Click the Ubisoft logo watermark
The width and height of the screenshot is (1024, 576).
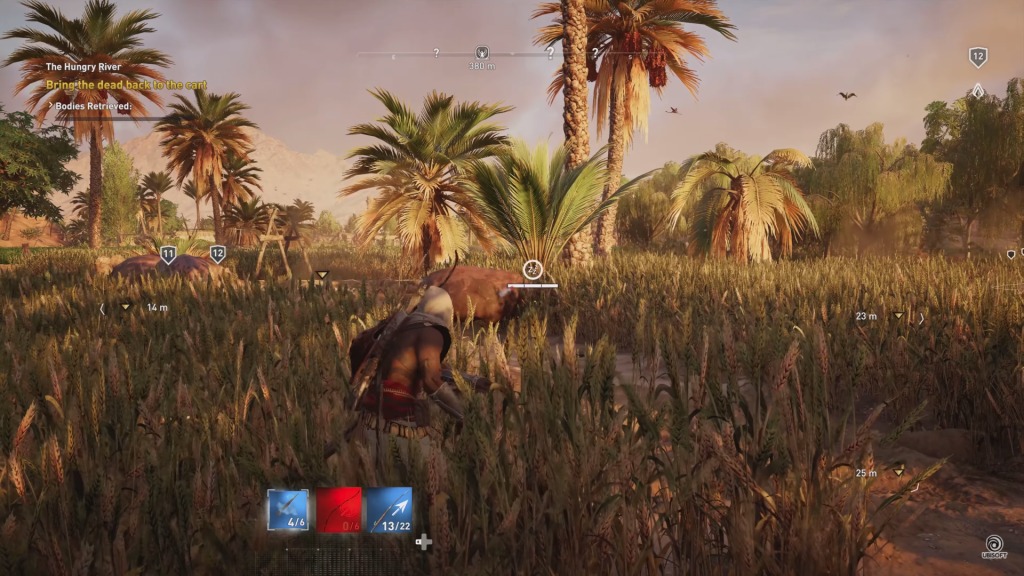point(995,546)
